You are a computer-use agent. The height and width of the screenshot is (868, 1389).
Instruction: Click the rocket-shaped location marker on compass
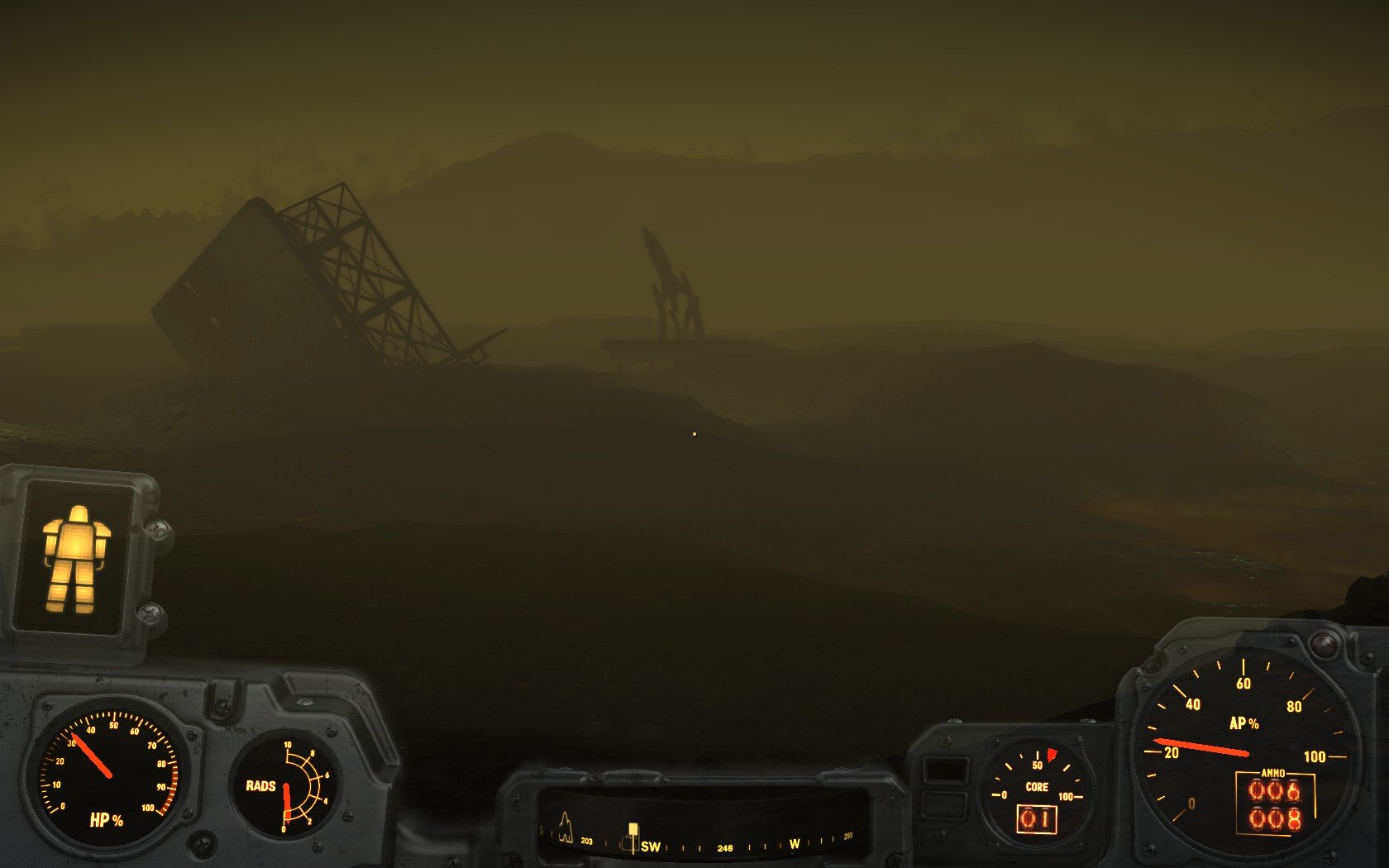tap(566, 827)
